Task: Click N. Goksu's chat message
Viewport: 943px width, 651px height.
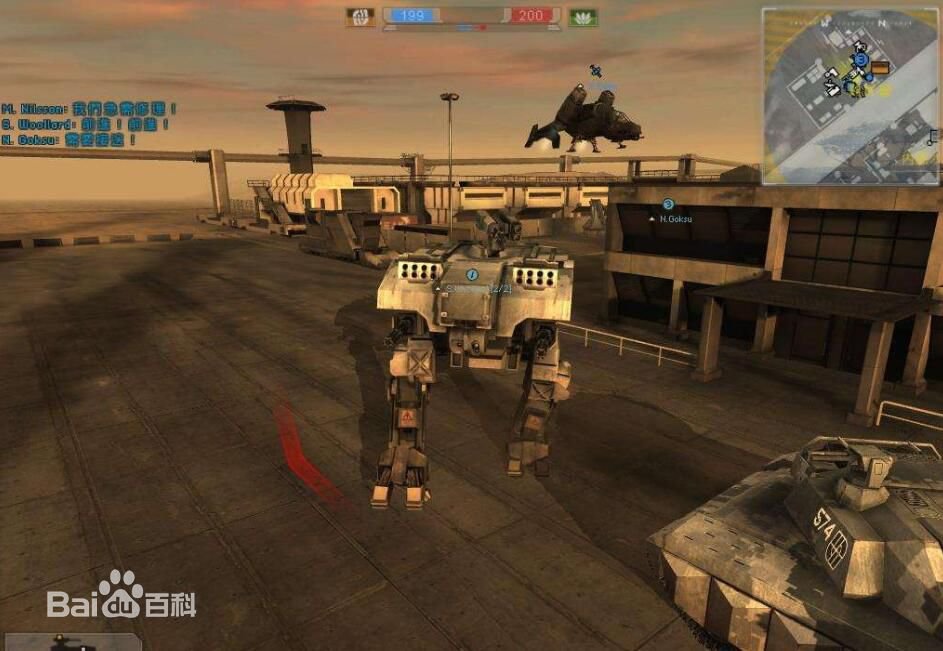Action: [70, 140]
